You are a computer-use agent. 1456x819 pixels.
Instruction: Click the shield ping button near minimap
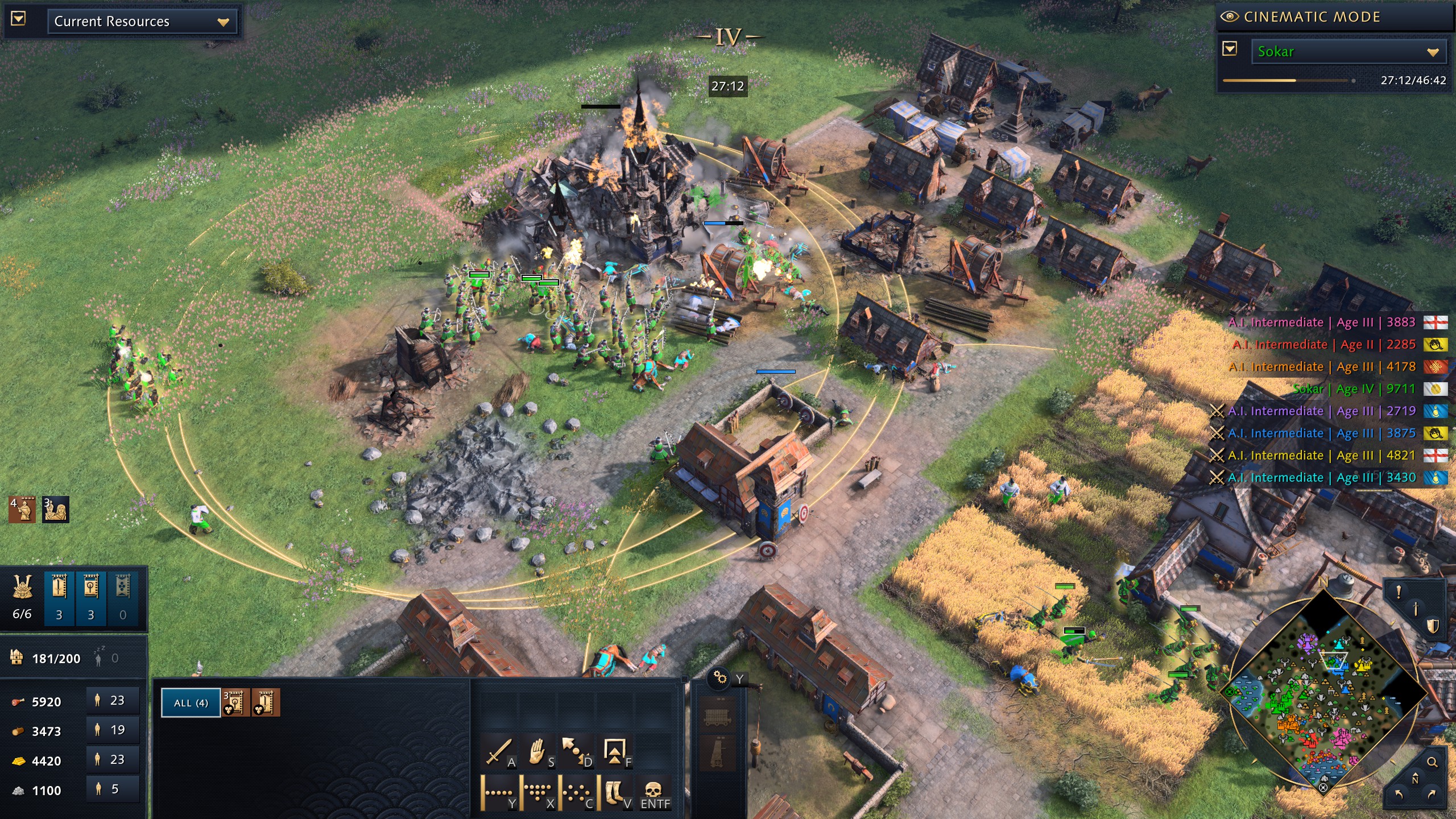[x=1433, y=626]
